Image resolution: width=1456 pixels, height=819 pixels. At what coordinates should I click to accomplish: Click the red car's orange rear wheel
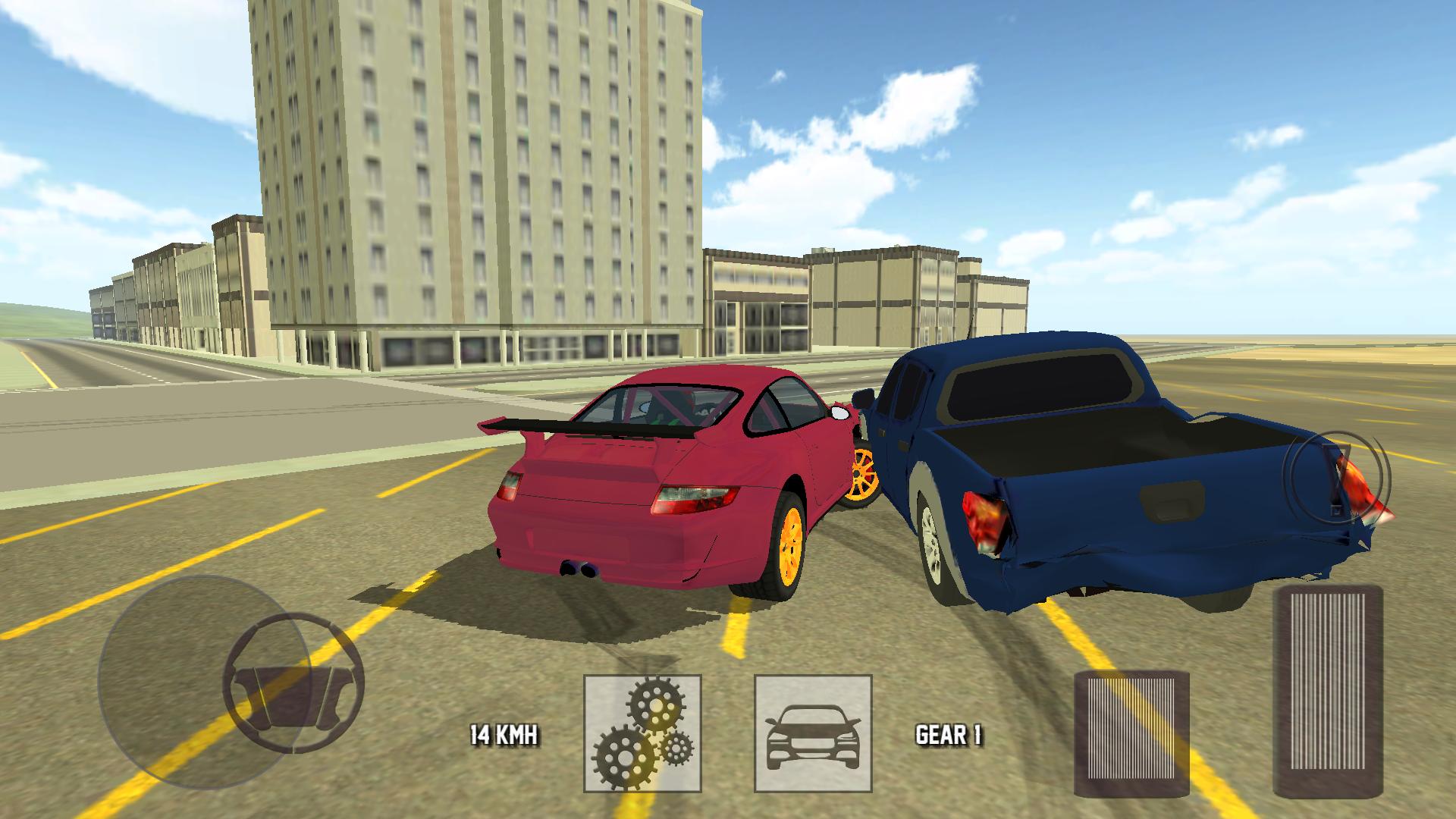pyautogui.click(x=792, y=547)
